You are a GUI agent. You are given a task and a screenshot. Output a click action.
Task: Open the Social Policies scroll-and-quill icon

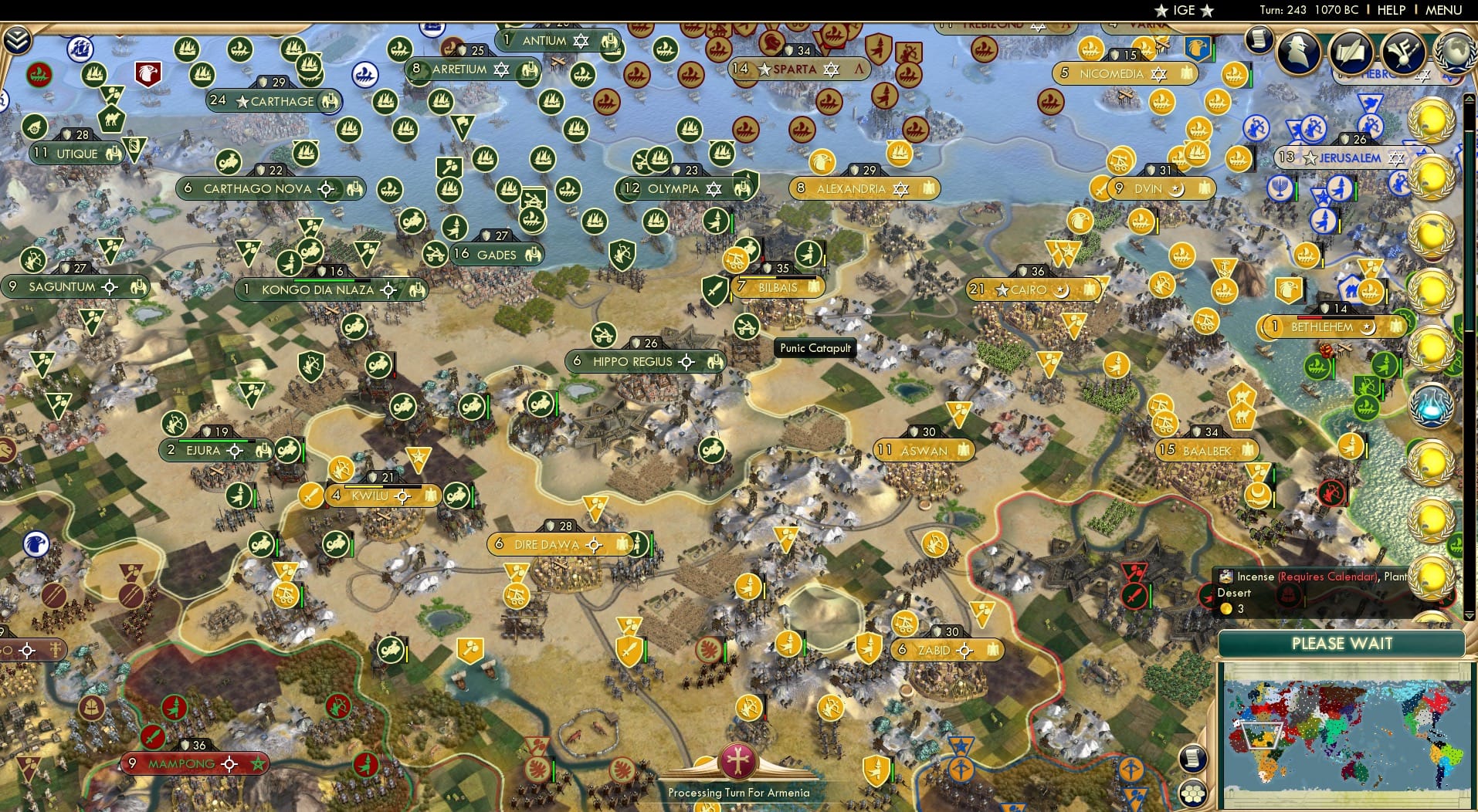pyautogui.click(x=1351, y=52)
